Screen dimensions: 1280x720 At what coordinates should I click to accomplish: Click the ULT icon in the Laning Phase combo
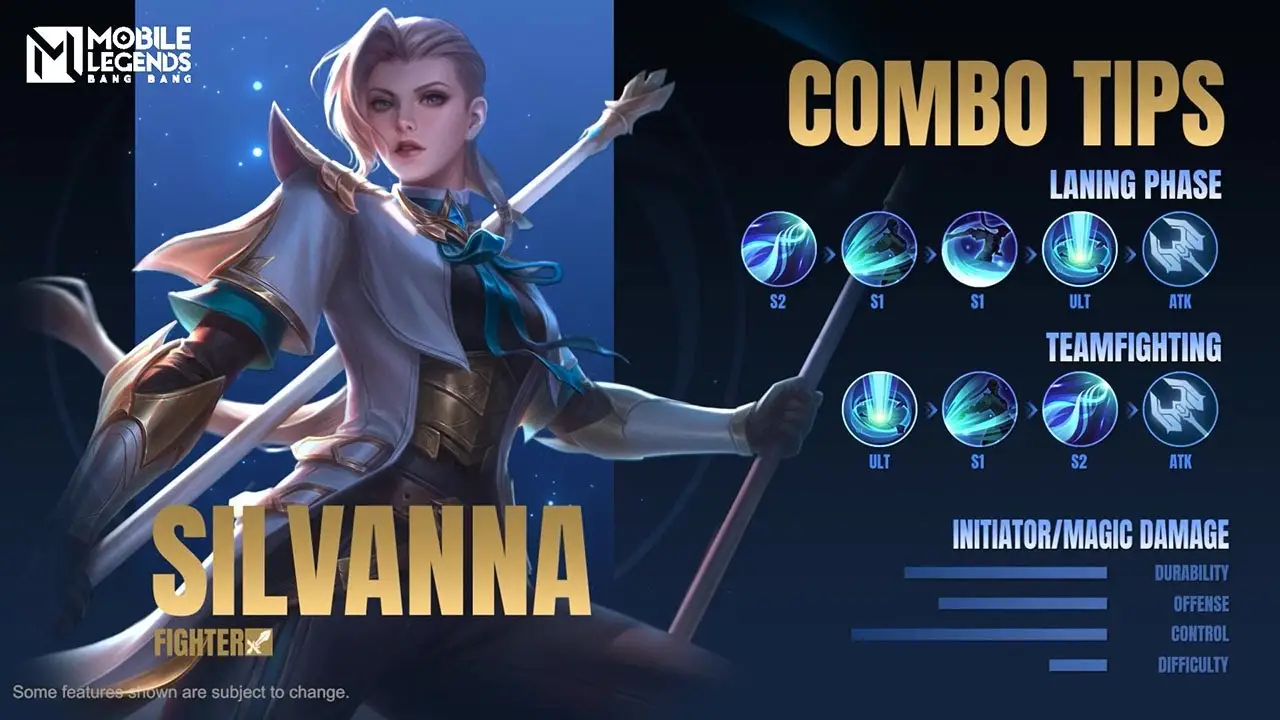1079,250
